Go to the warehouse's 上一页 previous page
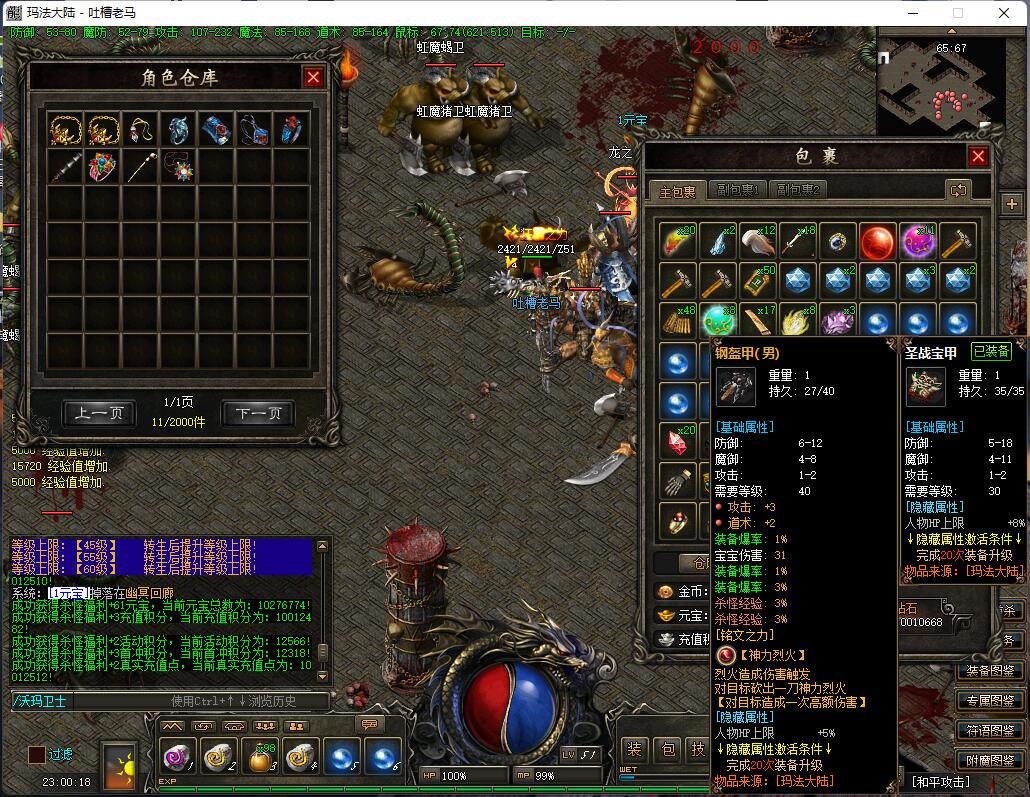Viewport: 1030px width, 797px height. 98,413
